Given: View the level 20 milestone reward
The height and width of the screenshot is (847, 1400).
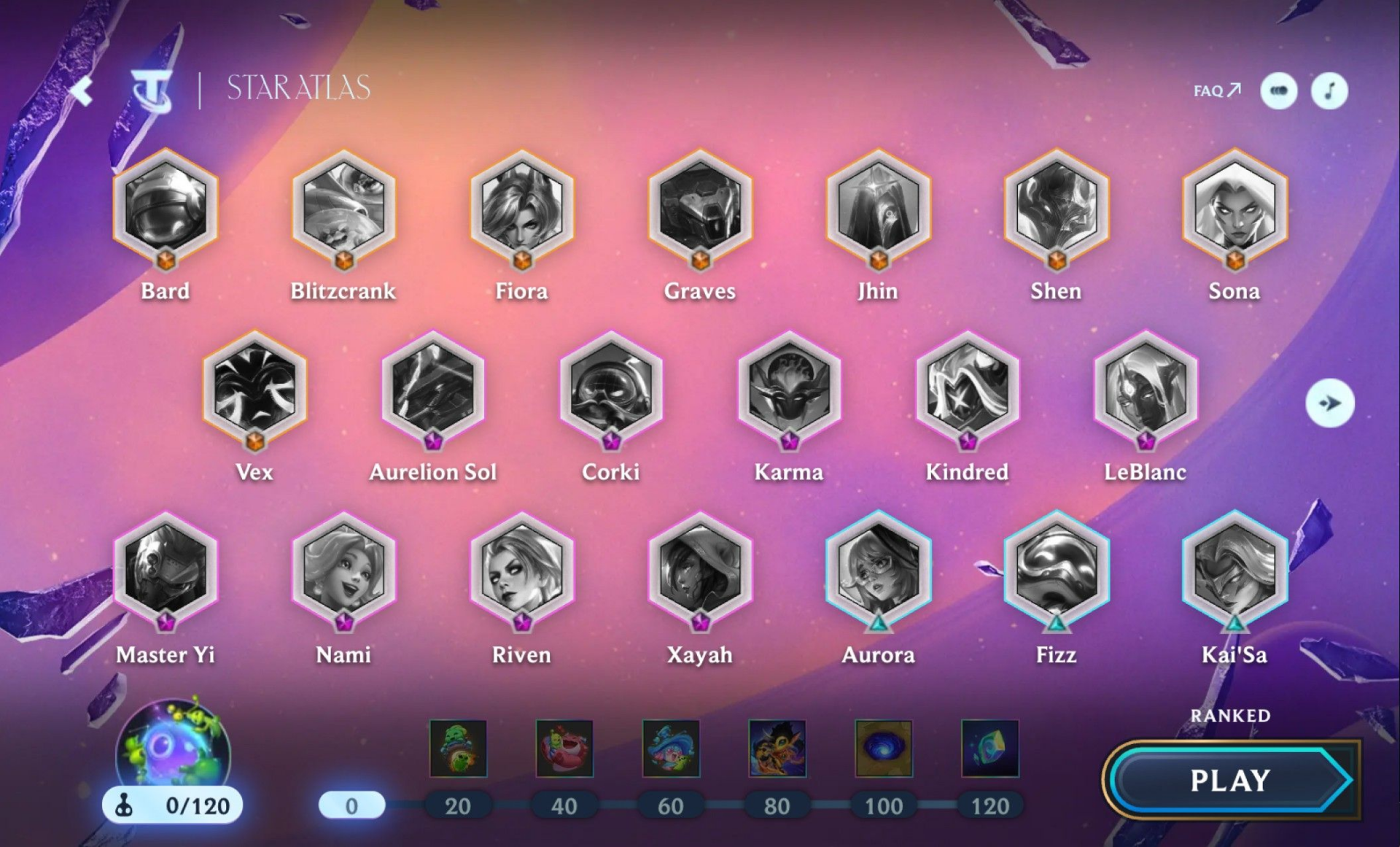Looking at the screenshot, I should (459, 749).
